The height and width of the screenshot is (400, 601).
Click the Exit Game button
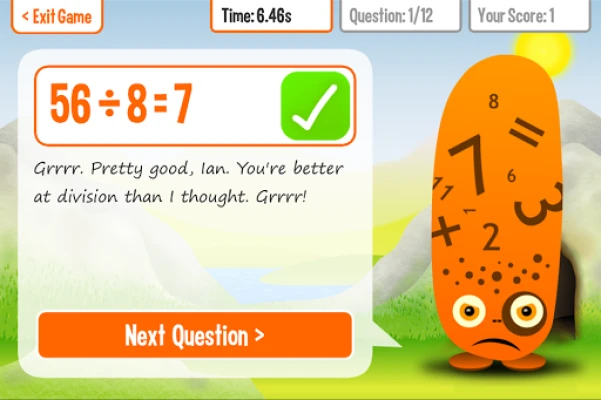56,16
